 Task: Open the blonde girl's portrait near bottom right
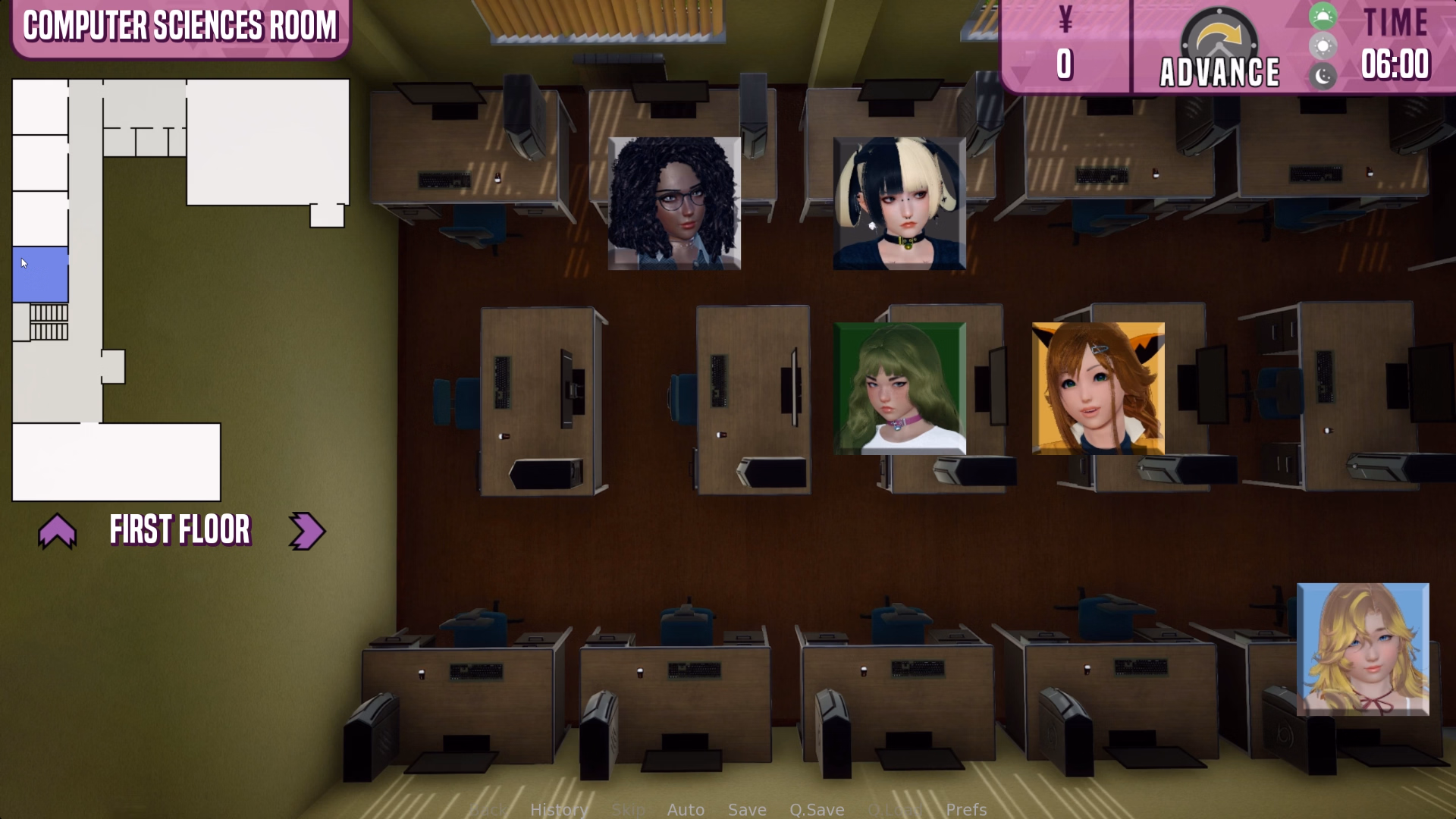(x=1363, y=648)
